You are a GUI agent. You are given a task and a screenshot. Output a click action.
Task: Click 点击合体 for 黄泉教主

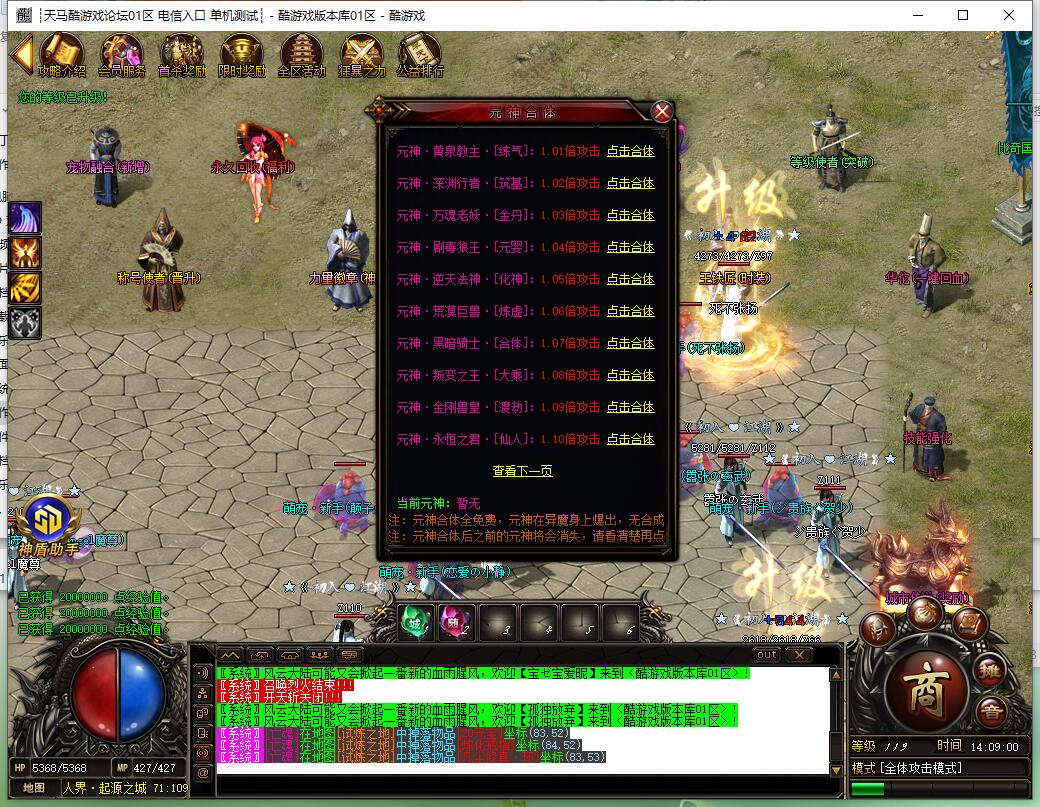[630, 151]
